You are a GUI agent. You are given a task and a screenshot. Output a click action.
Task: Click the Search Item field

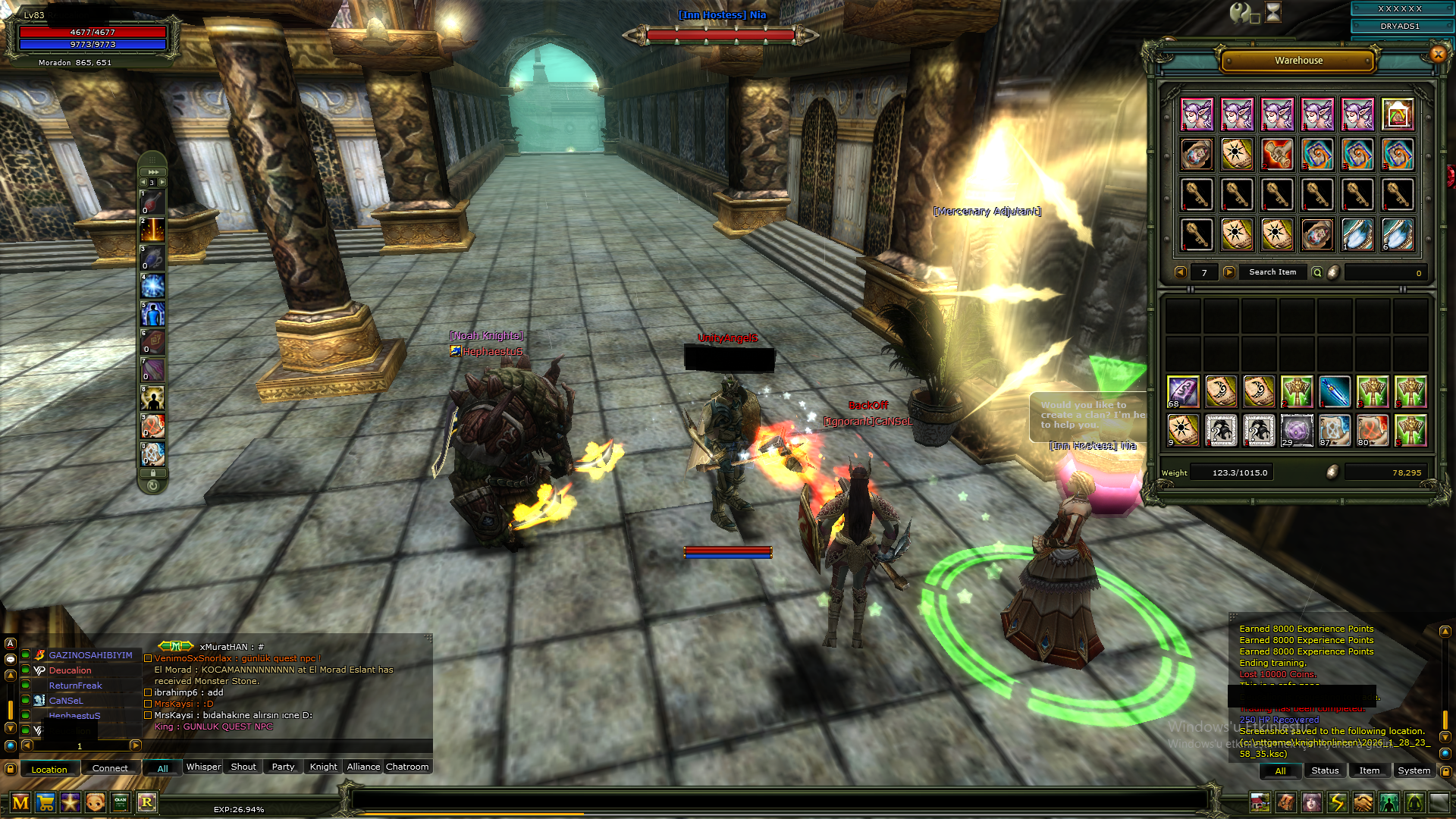[1272, 272]
